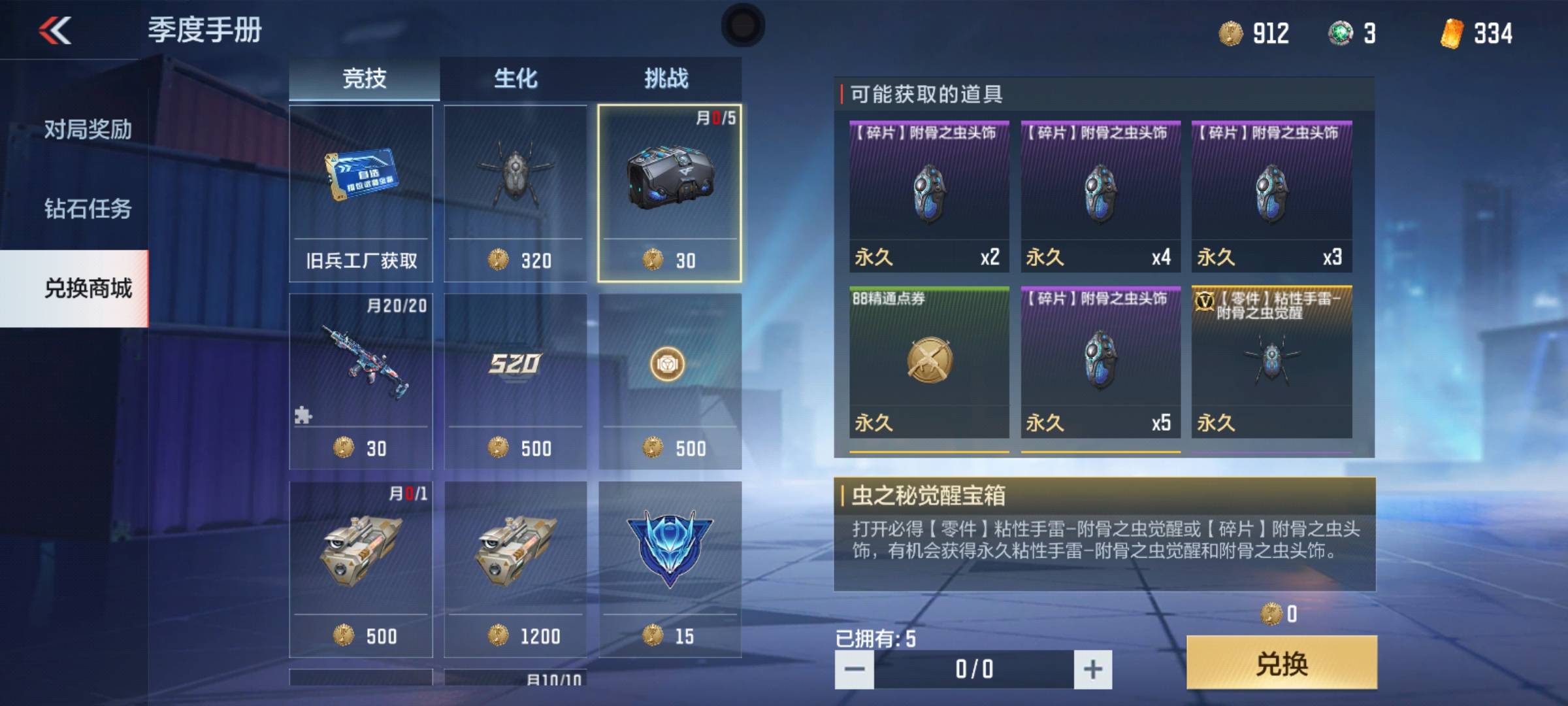
Task: Inspect the 粘性手雷 附骨之虫觉醒 part tile
Action: (x=1271, y=362)
